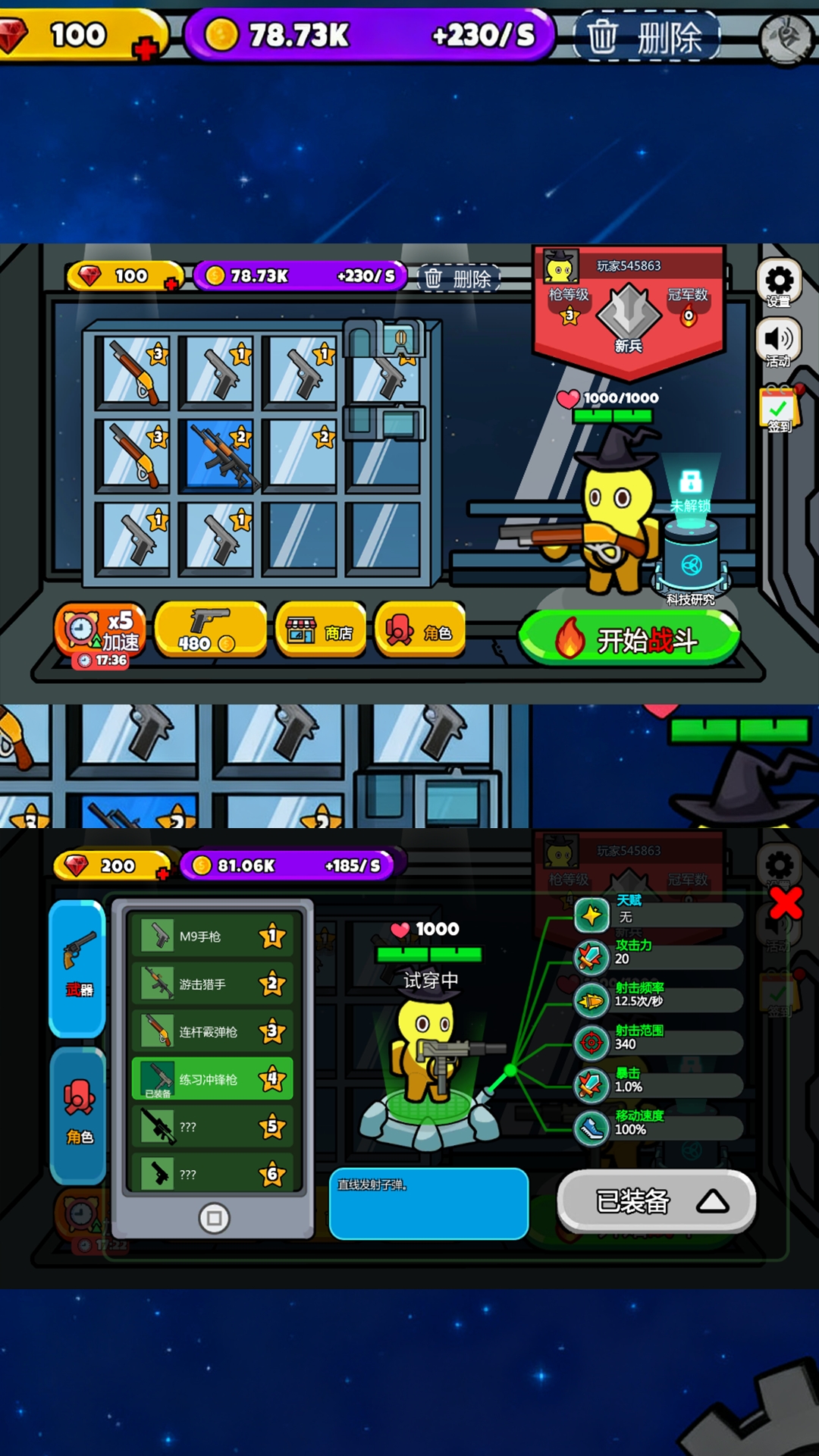Select 游击猎手 level 2 weapon
Screen dimensions: 819x1456
point(212,984)
